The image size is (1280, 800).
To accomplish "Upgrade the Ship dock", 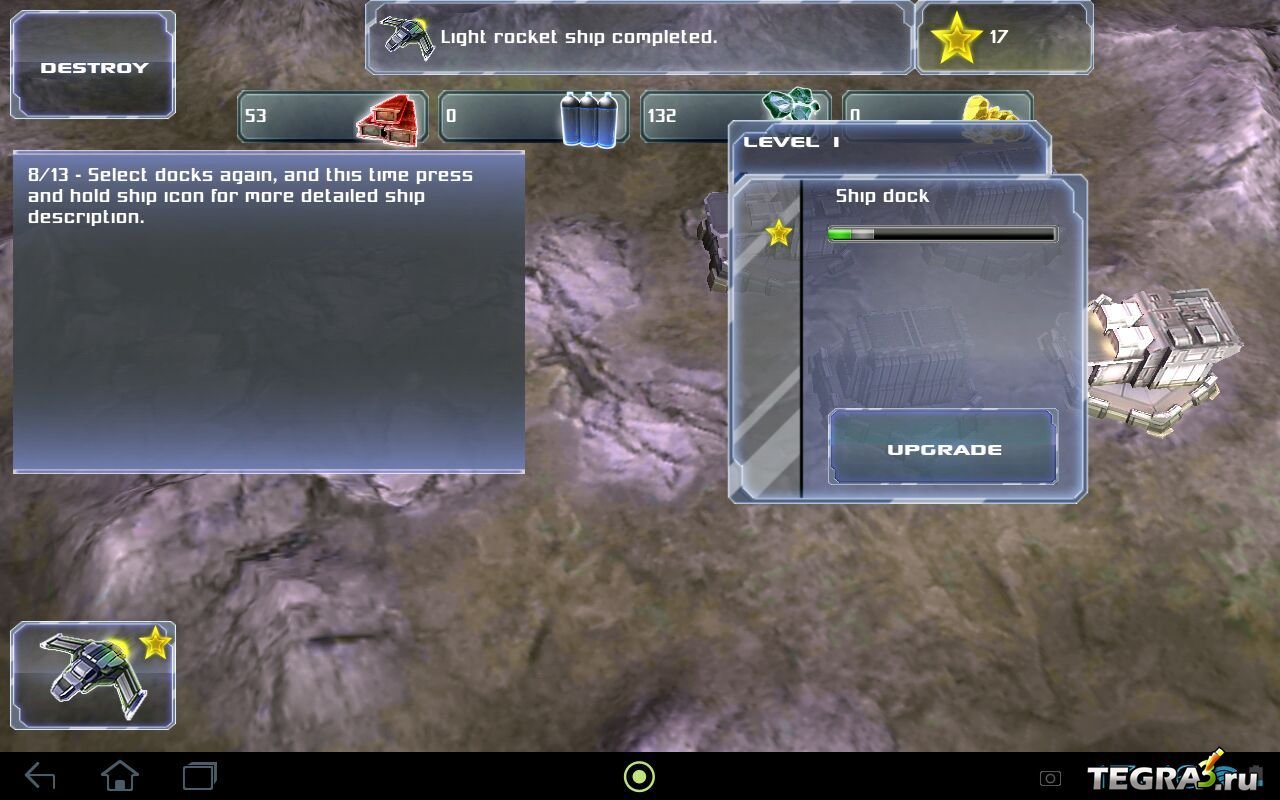I will click(943, 449).
